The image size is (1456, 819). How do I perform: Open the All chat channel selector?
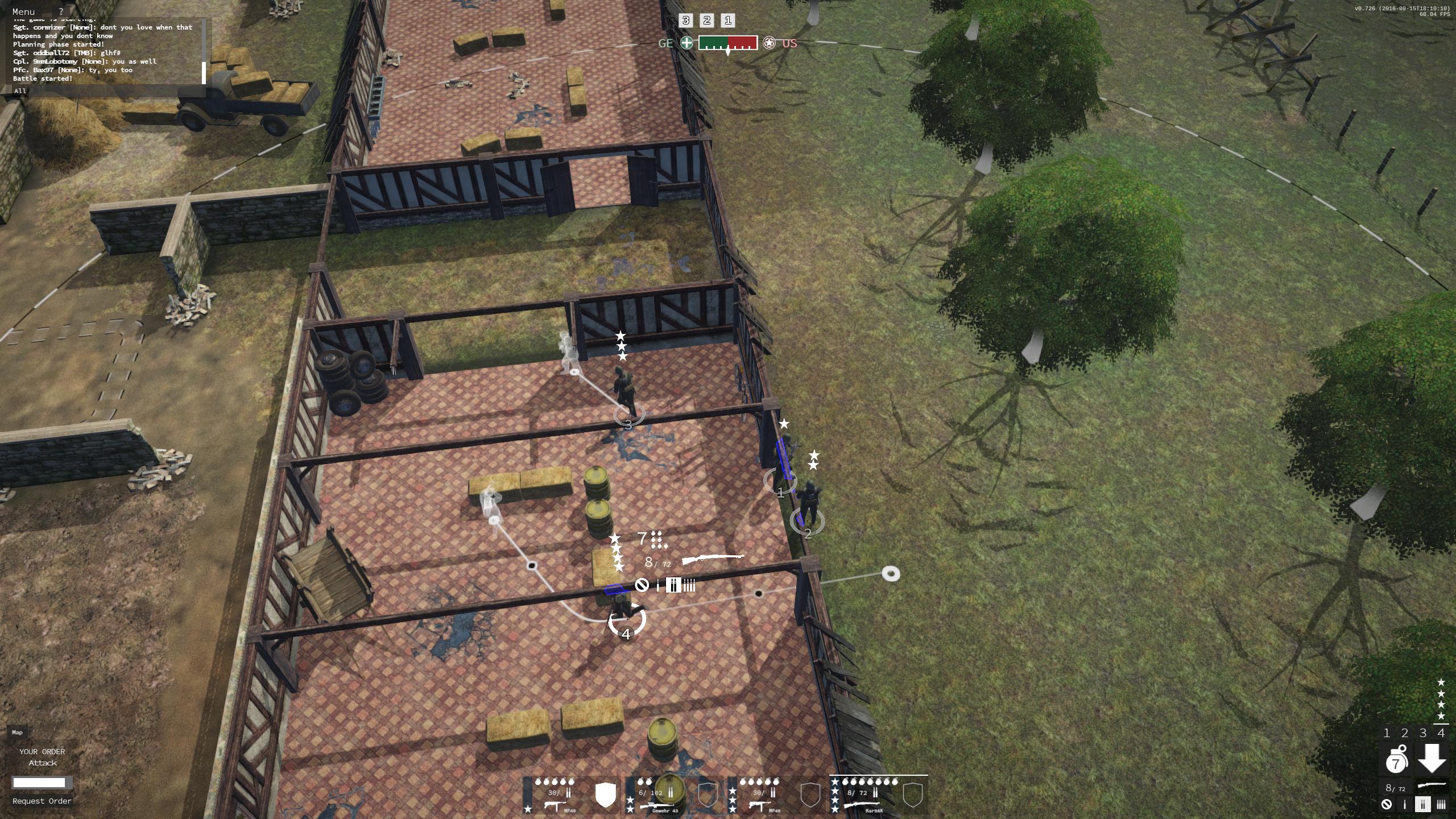(20, 90)
